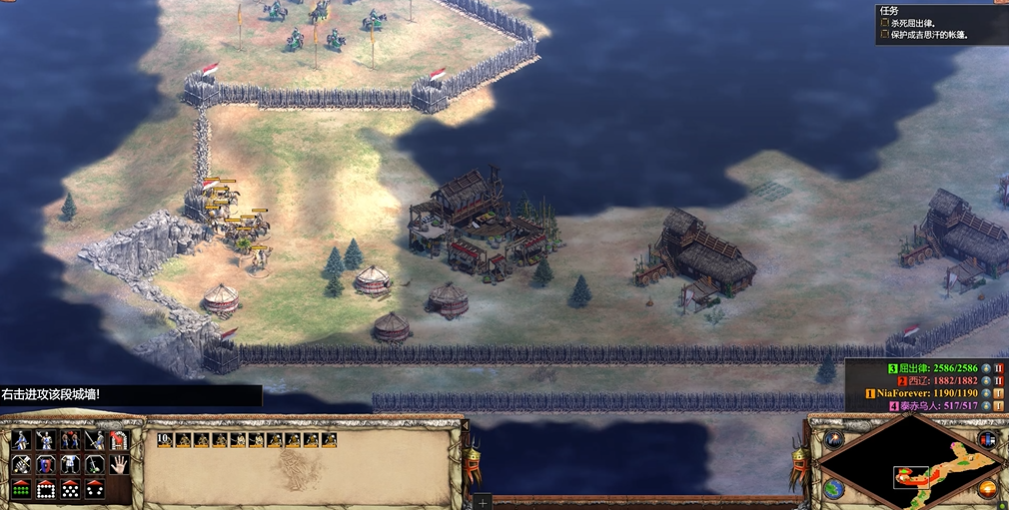Click the globe minimap mode button
The width and height of the screenshot is (1009, 510).
point(833,489)
